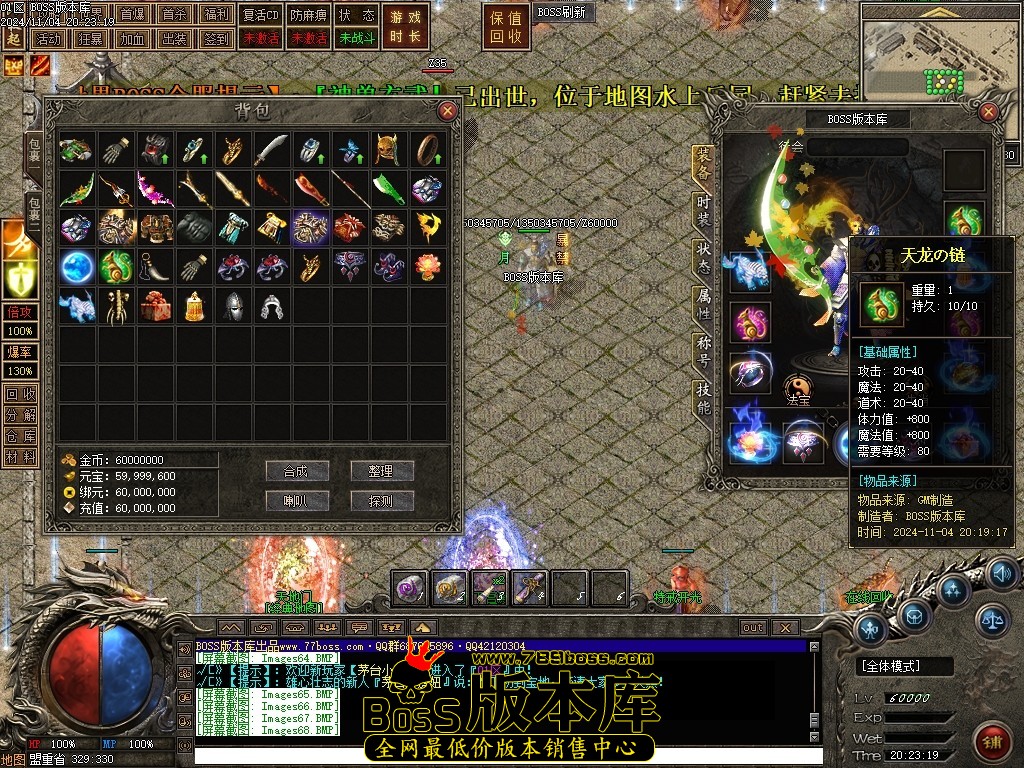Viewport: 1024px width, 768px height.
Task: Sort the bag with 整理
Action: [x=381, y=471]
